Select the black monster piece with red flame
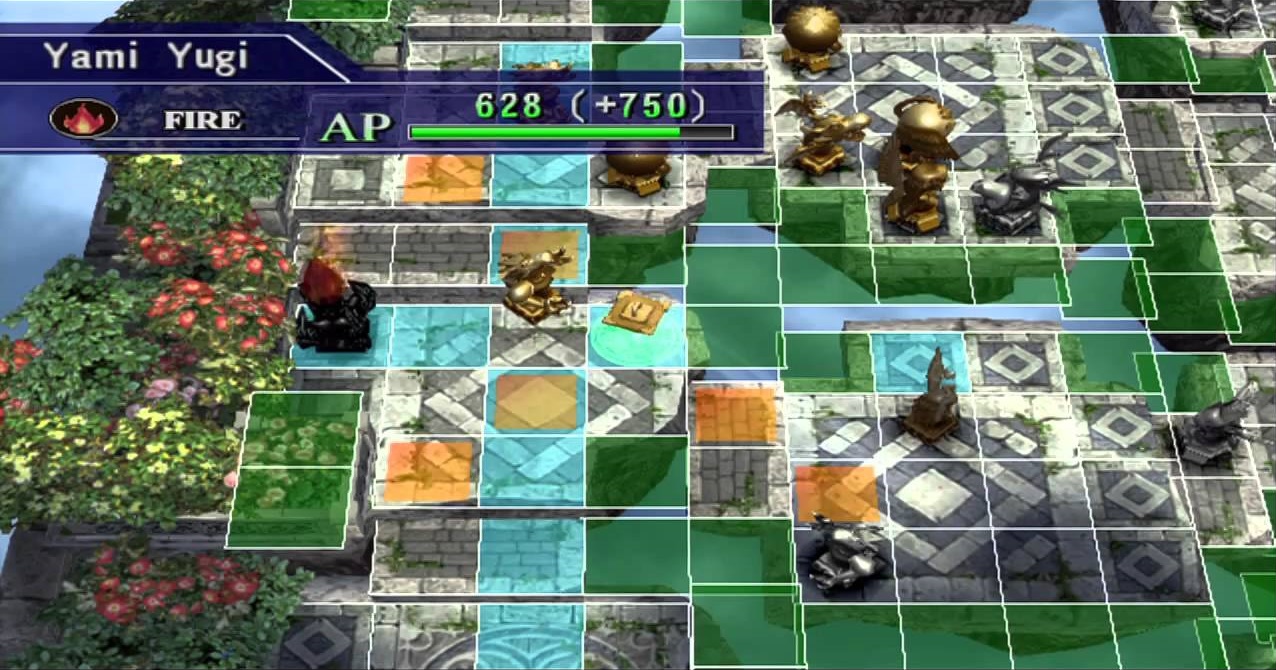1276x670 pixels. pyautogui.click(x=334, y=304)
